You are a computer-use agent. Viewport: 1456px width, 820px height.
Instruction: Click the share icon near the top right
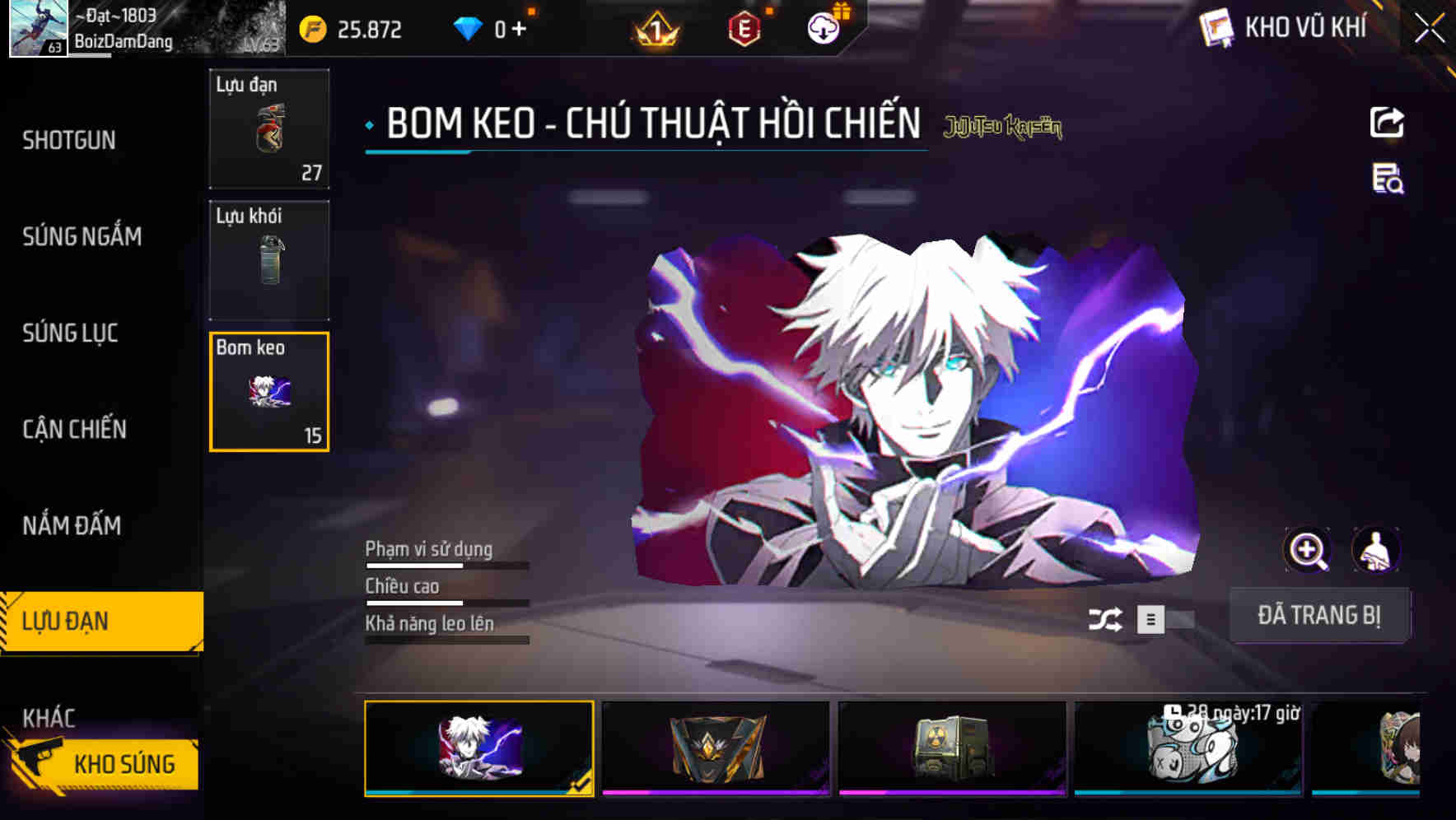pyautogui.click(x=1387, y=122)
